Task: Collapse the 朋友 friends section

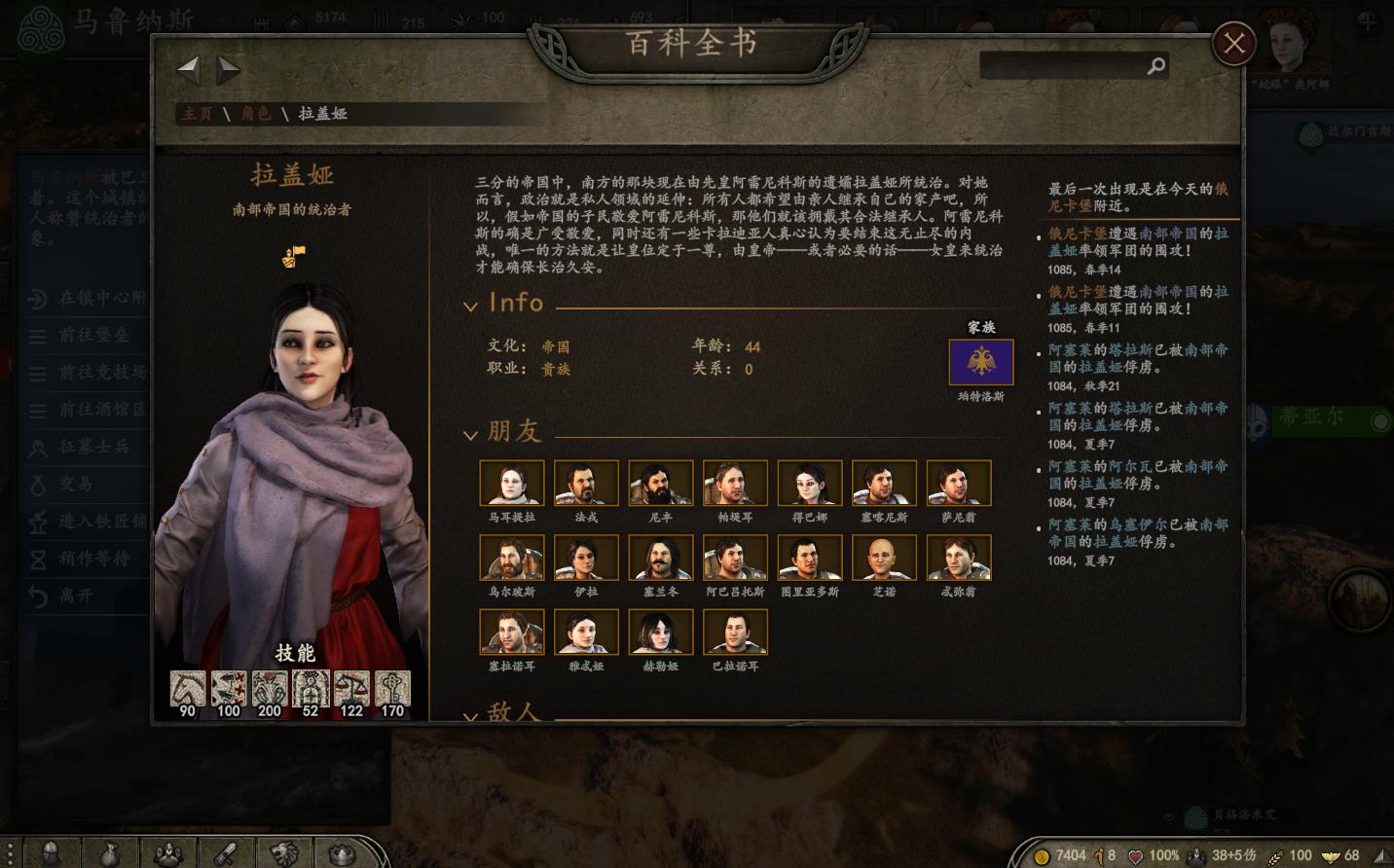Action: click(x=471, y=434)
